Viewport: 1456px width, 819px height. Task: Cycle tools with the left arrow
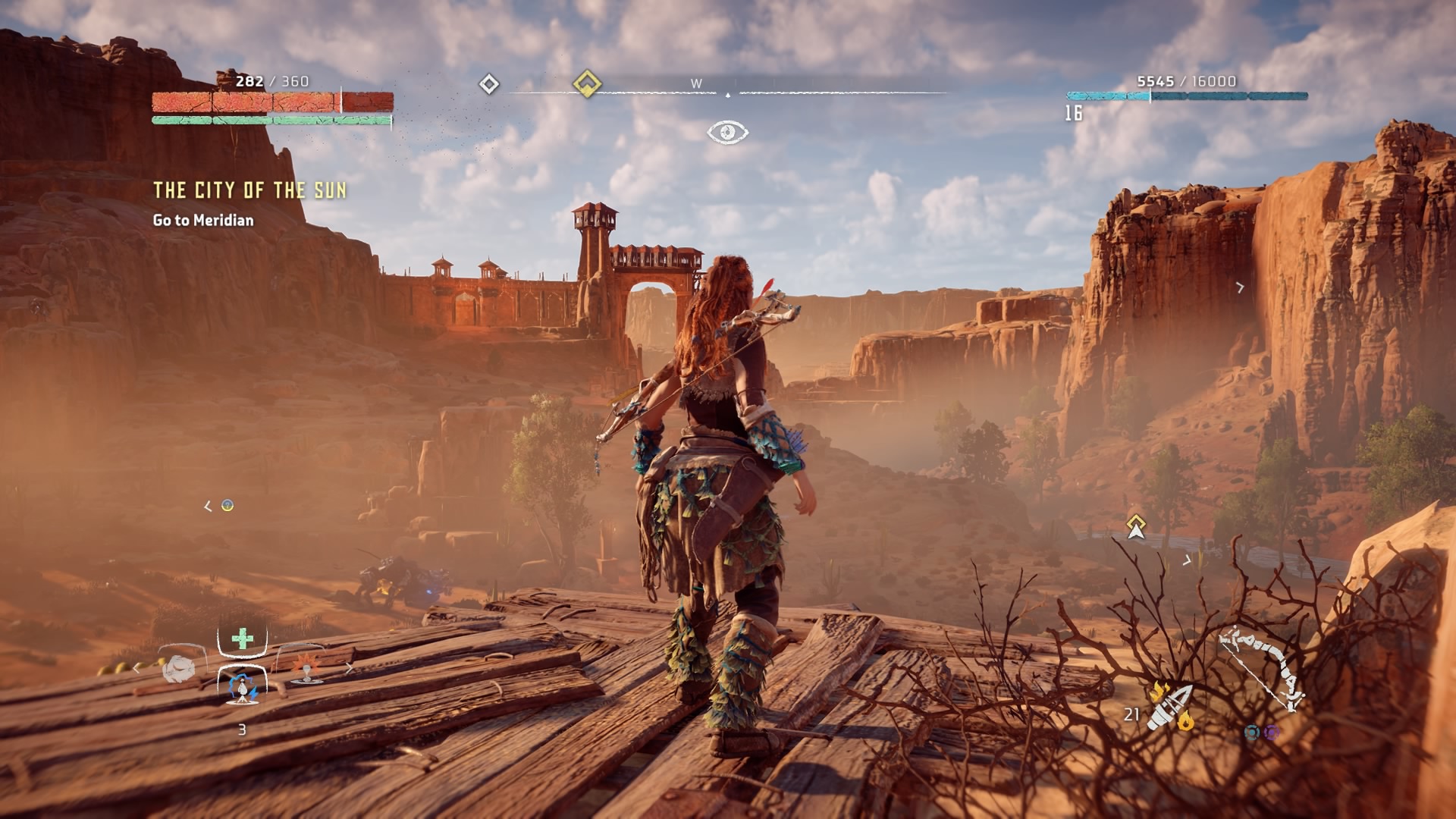pyautogui.click(x=136, y=668)
